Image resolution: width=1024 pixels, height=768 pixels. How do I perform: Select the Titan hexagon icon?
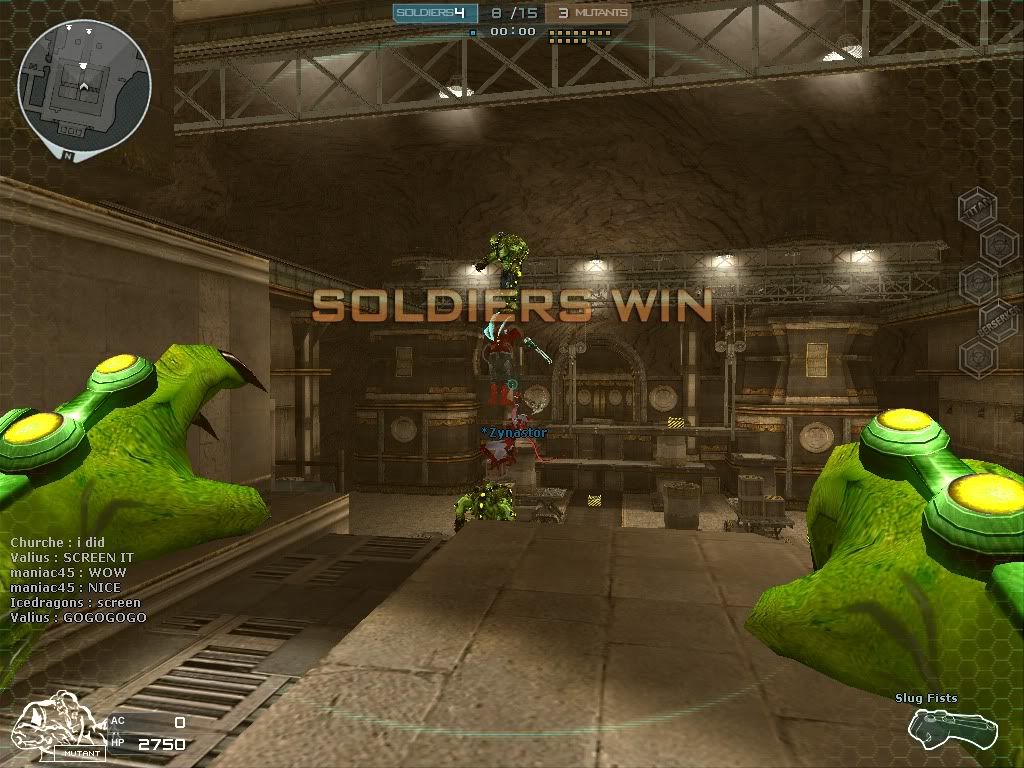976,208
